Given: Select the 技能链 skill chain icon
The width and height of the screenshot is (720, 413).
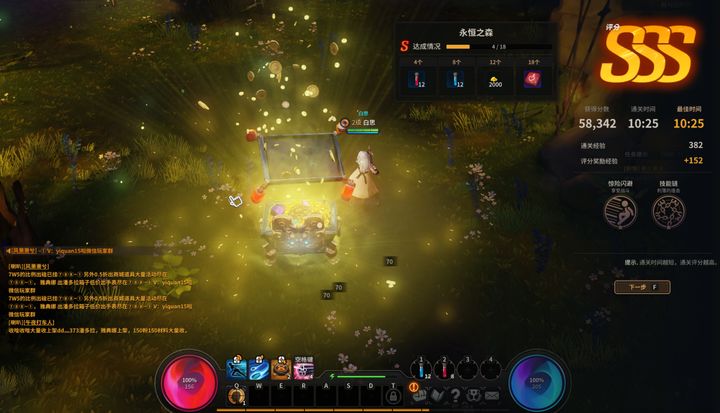Looking at the screenshot, I should [x=667, y=211].
